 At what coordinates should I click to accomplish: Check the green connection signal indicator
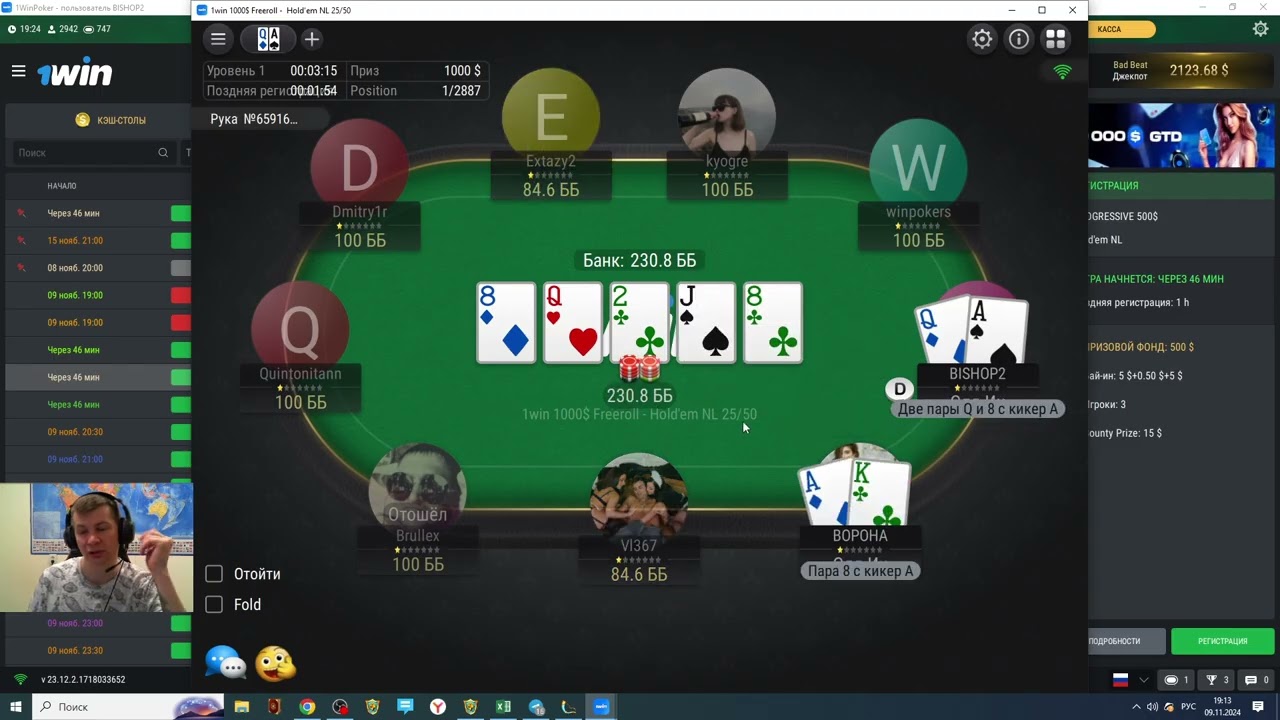point(1062,71)
